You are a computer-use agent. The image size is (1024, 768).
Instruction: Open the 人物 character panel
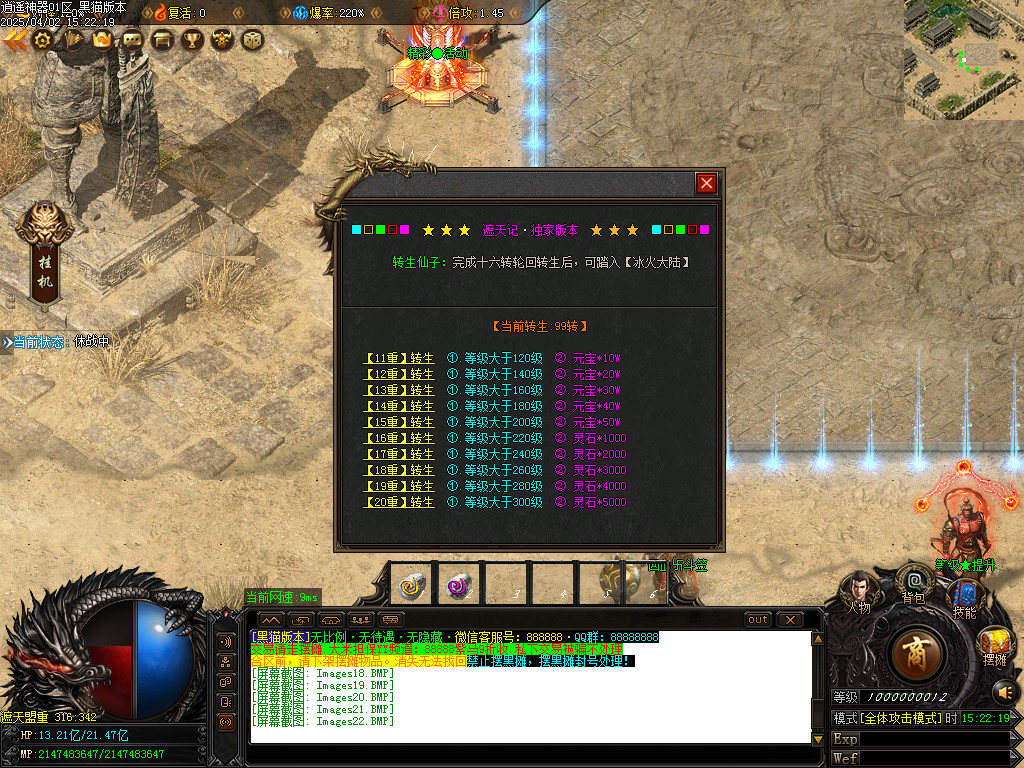858,592
